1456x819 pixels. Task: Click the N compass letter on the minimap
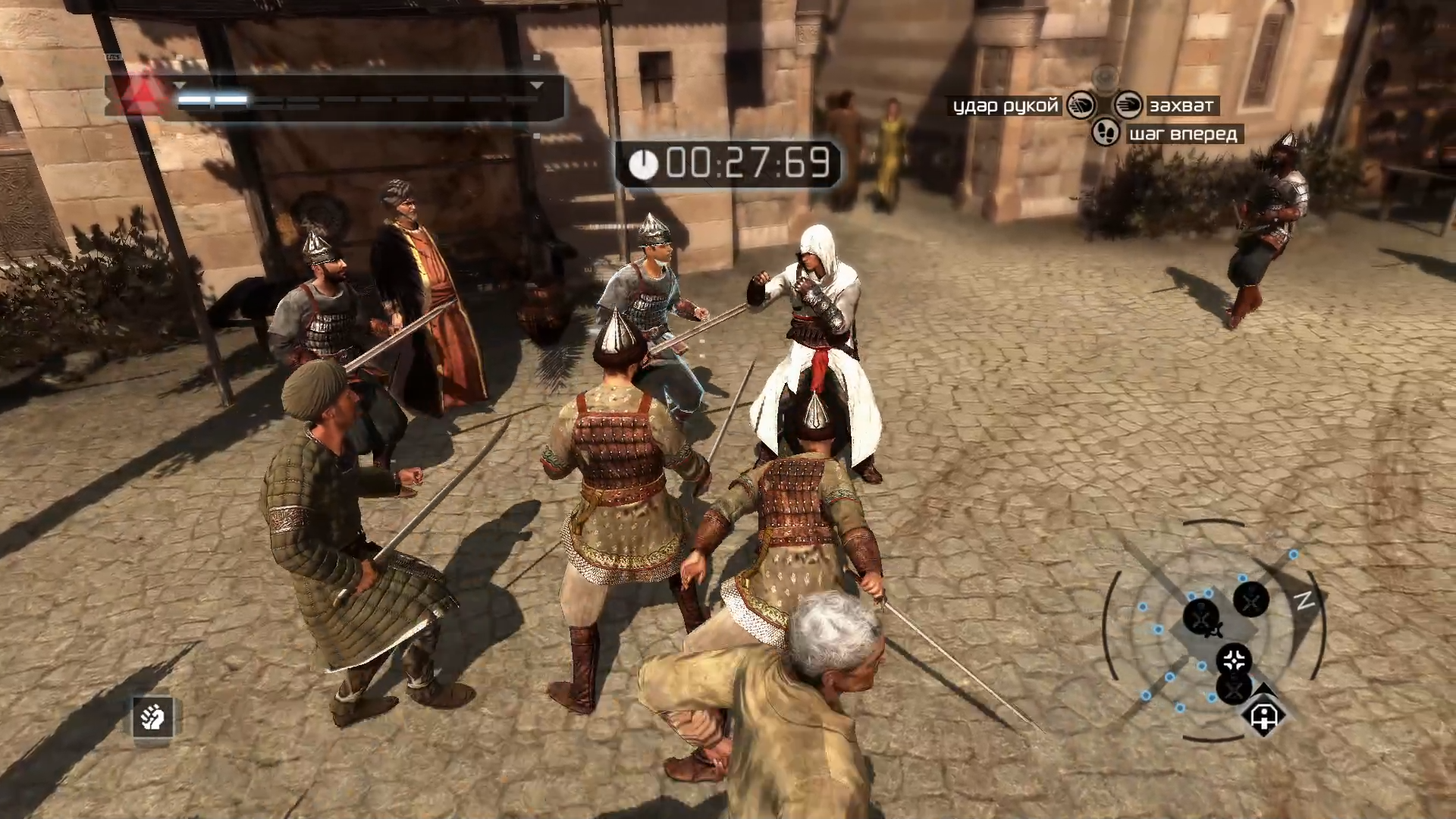[1303, 601]
